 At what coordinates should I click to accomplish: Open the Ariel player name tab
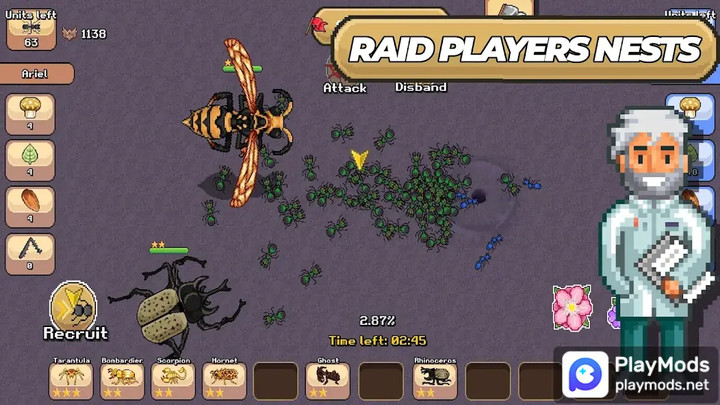coord(37,74)
